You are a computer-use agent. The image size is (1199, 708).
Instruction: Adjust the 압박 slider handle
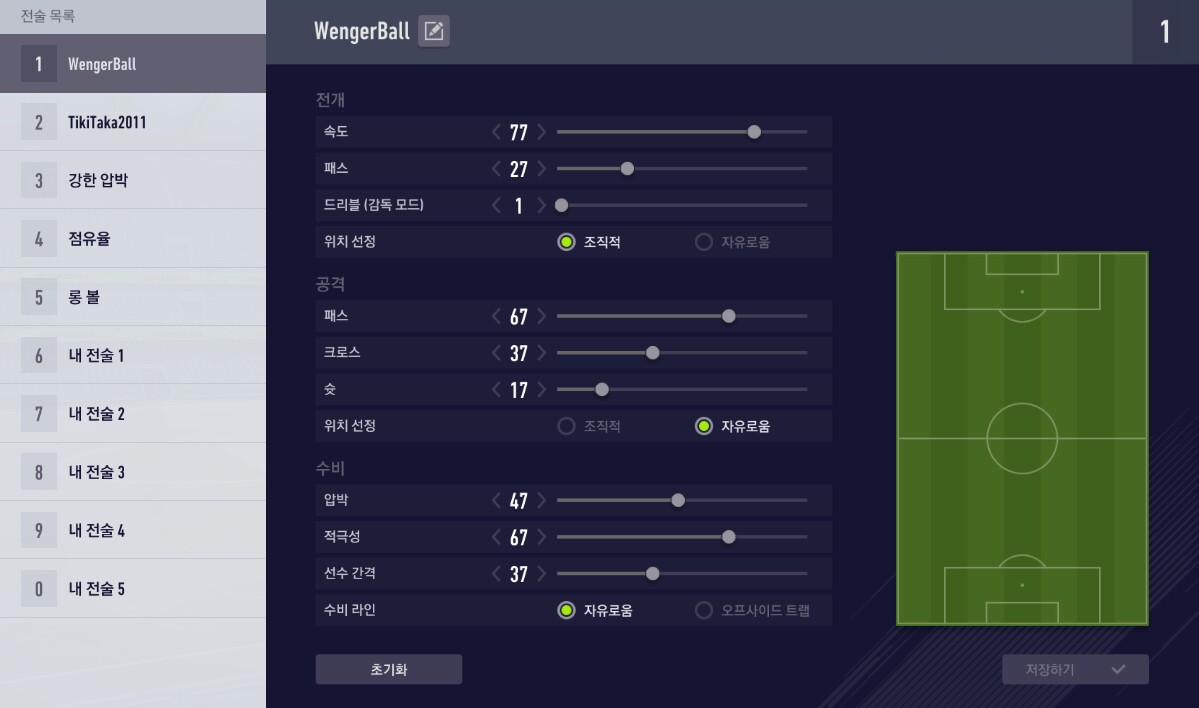[678, 500]
